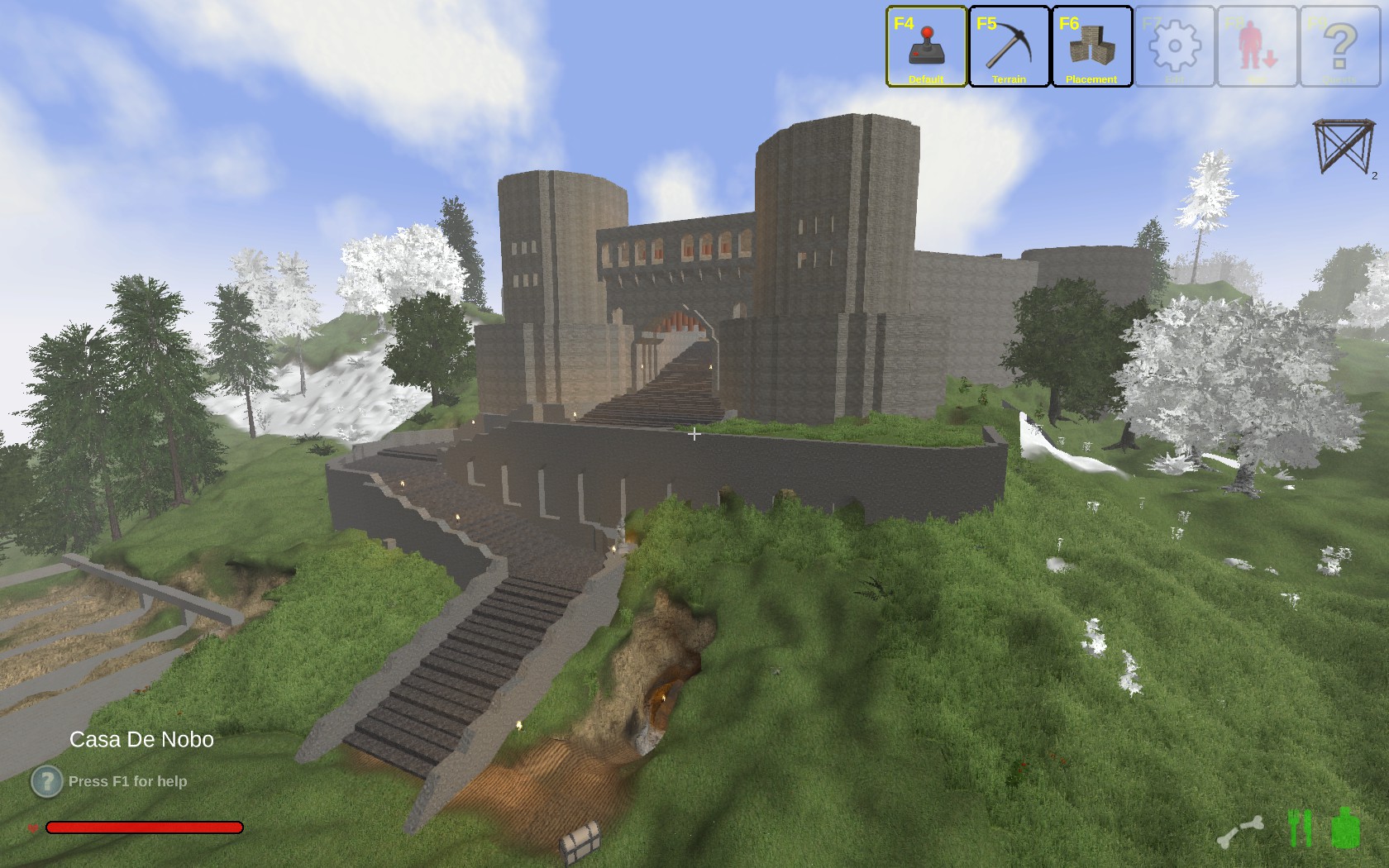Viewport: 1389px width, 868px height.
Task: Activate the Placement blocks mode
Action: [x=1091, y=46]
